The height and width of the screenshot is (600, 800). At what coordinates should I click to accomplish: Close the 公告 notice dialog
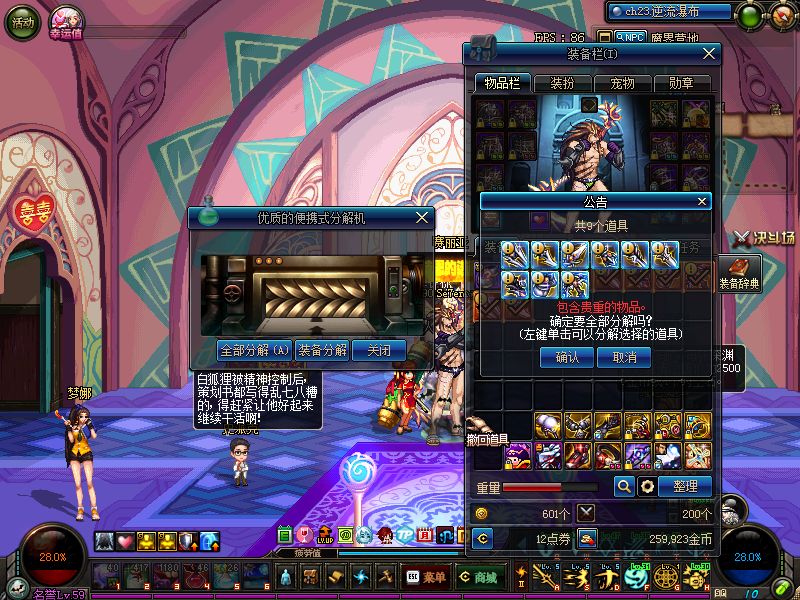click(x=702, y=201)
